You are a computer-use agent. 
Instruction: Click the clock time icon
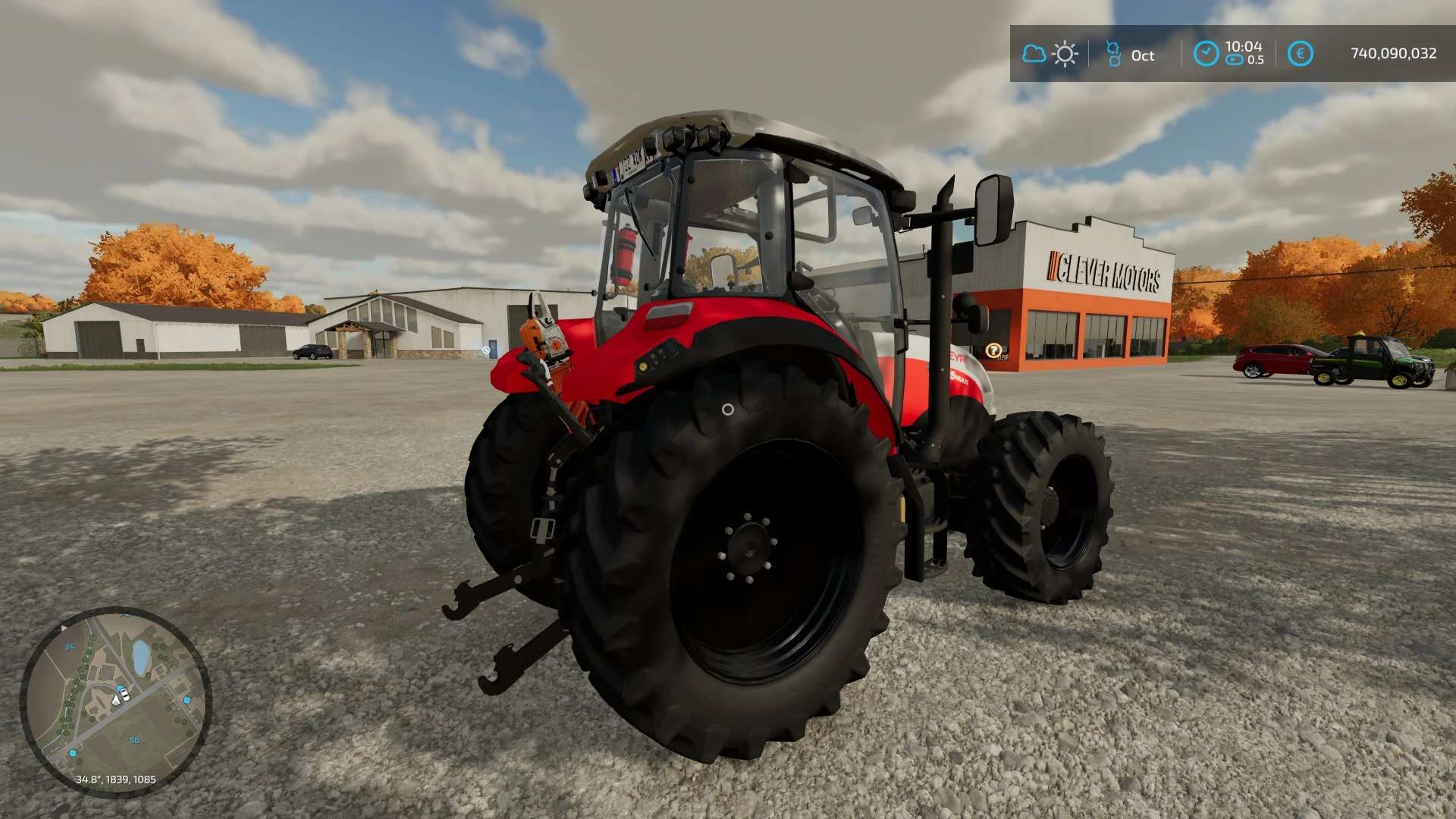(1206, 54)
